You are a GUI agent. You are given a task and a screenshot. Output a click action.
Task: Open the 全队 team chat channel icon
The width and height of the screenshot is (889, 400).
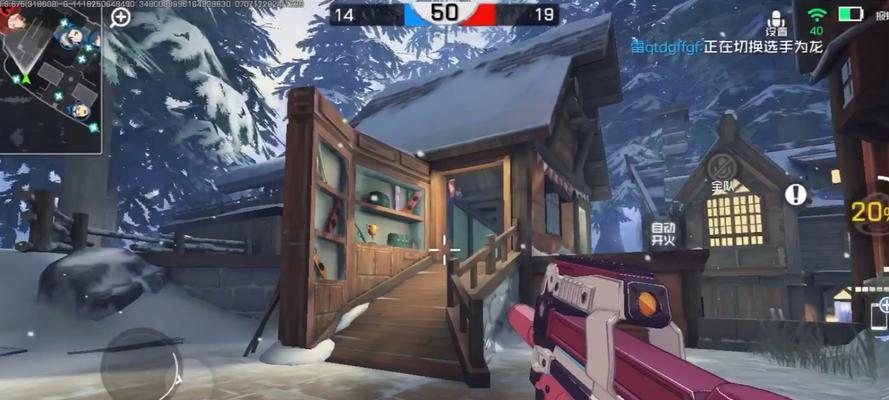[722, 170]
